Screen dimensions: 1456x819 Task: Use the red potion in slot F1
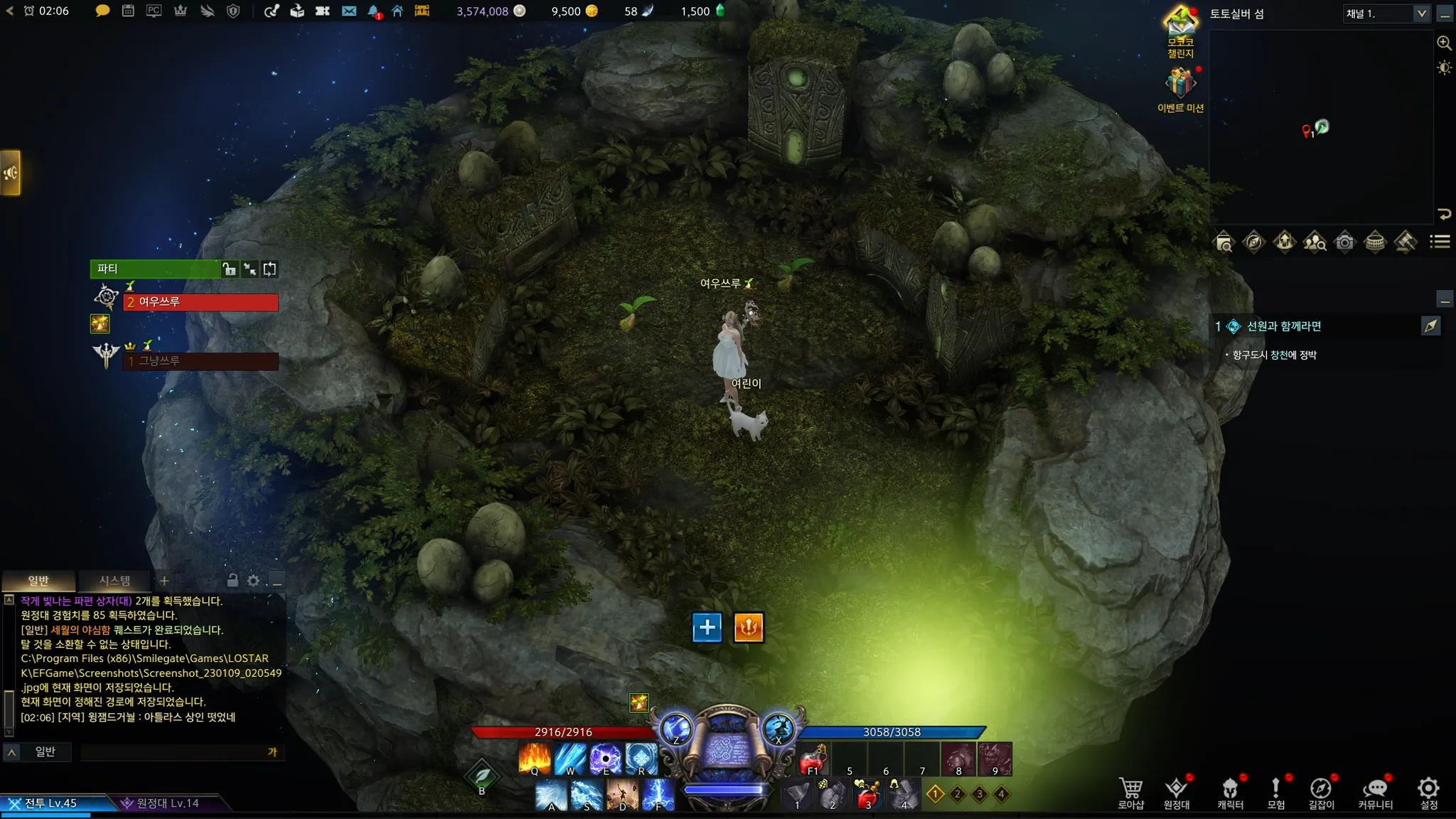tap(813, 760)
